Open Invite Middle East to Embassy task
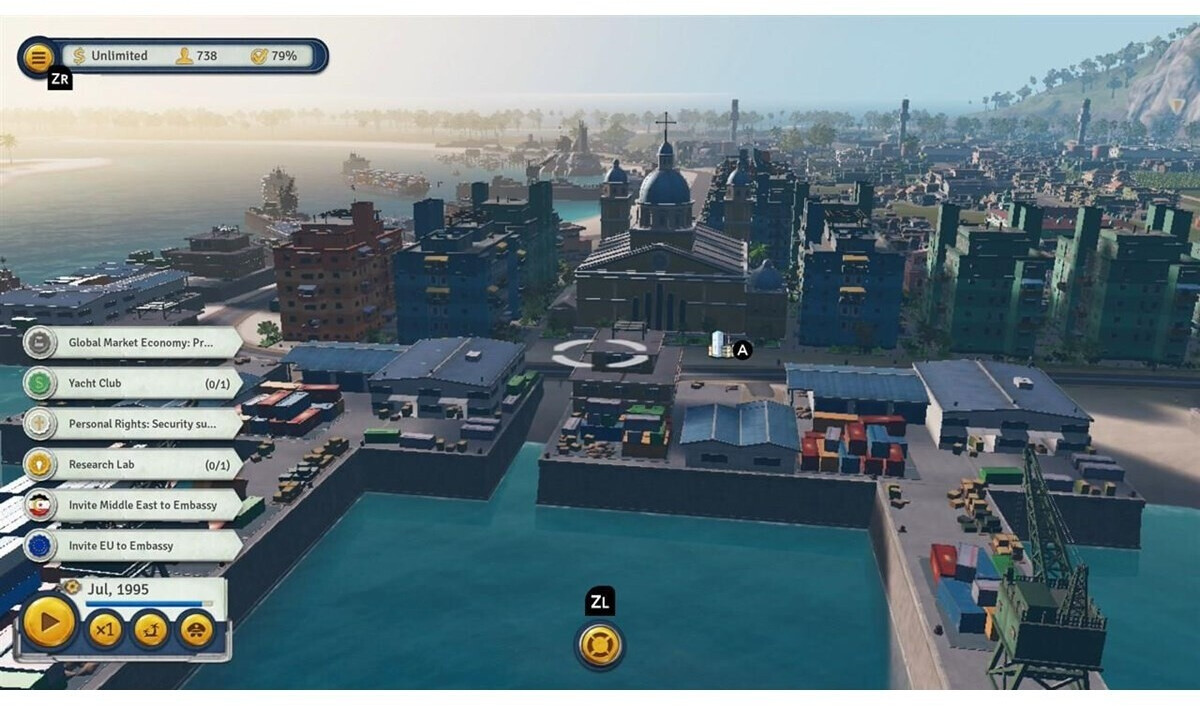 pyautogui.click(x=140, y=505)
